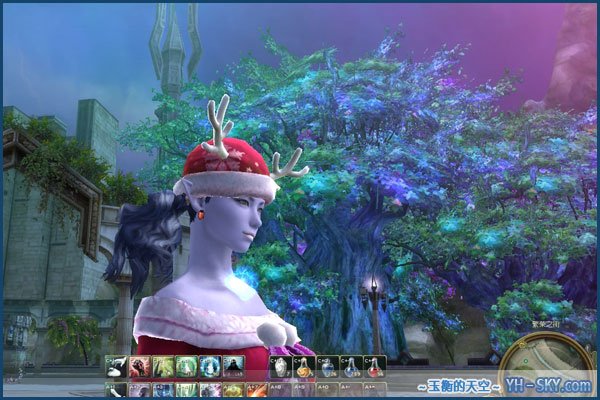This screenshot has height=400, width=600.
Task: Visit the YH-SKY.com watermark link
Action: point(554,386)
